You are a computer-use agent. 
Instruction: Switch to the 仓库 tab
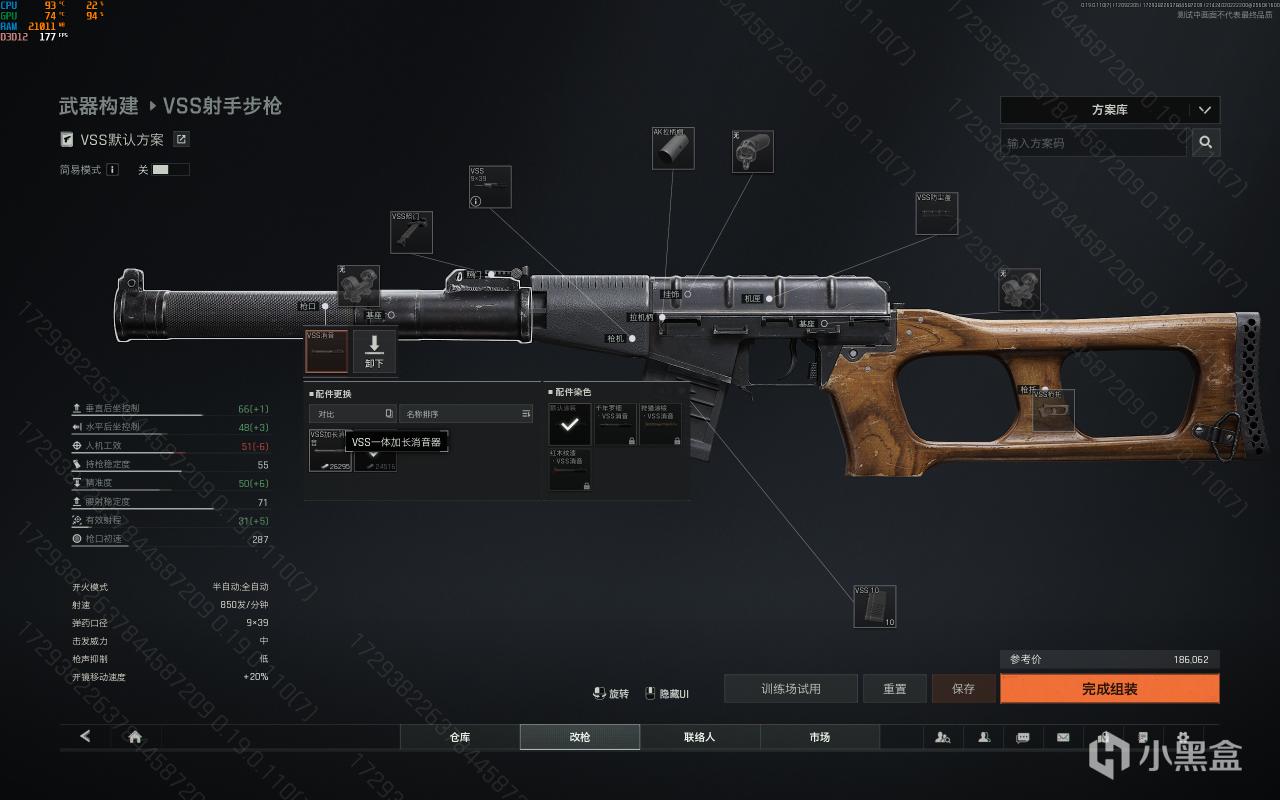pyautogui.click(x=460, y=737)
